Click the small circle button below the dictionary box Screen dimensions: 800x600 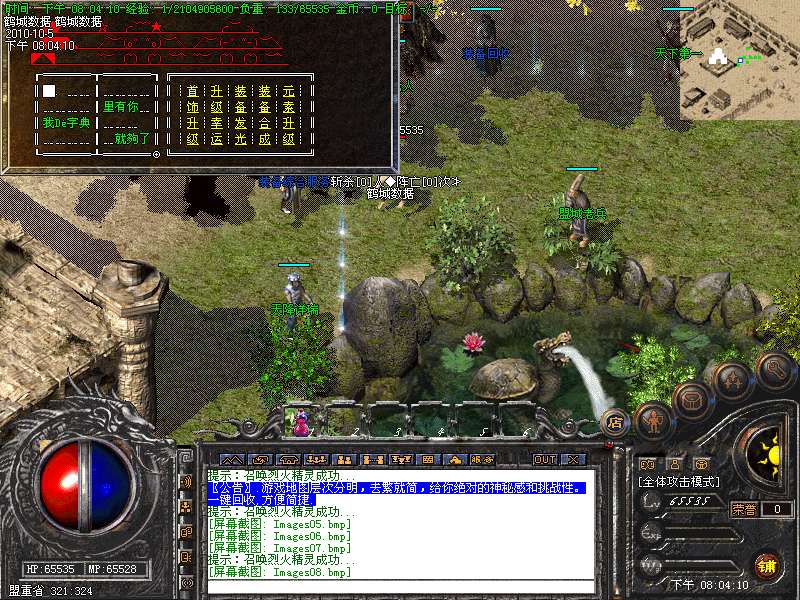157,155
